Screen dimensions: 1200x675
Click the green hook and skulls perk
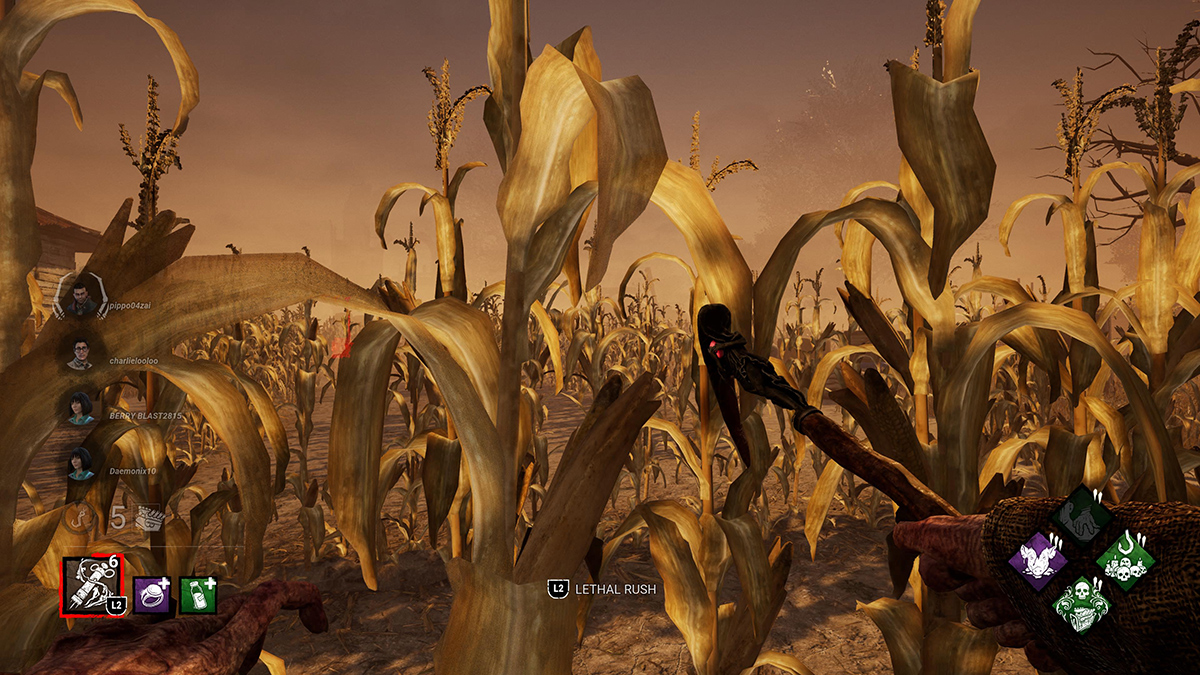click(x=1125, y=559)
